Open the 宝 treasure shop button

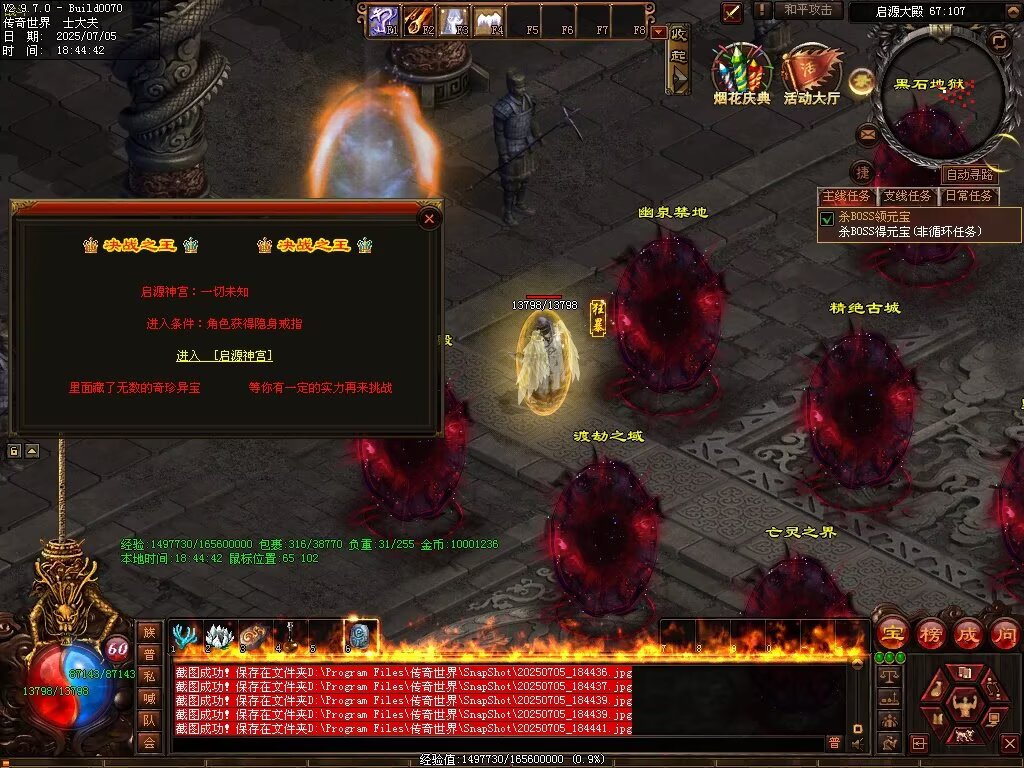click(x=892, y=634)
